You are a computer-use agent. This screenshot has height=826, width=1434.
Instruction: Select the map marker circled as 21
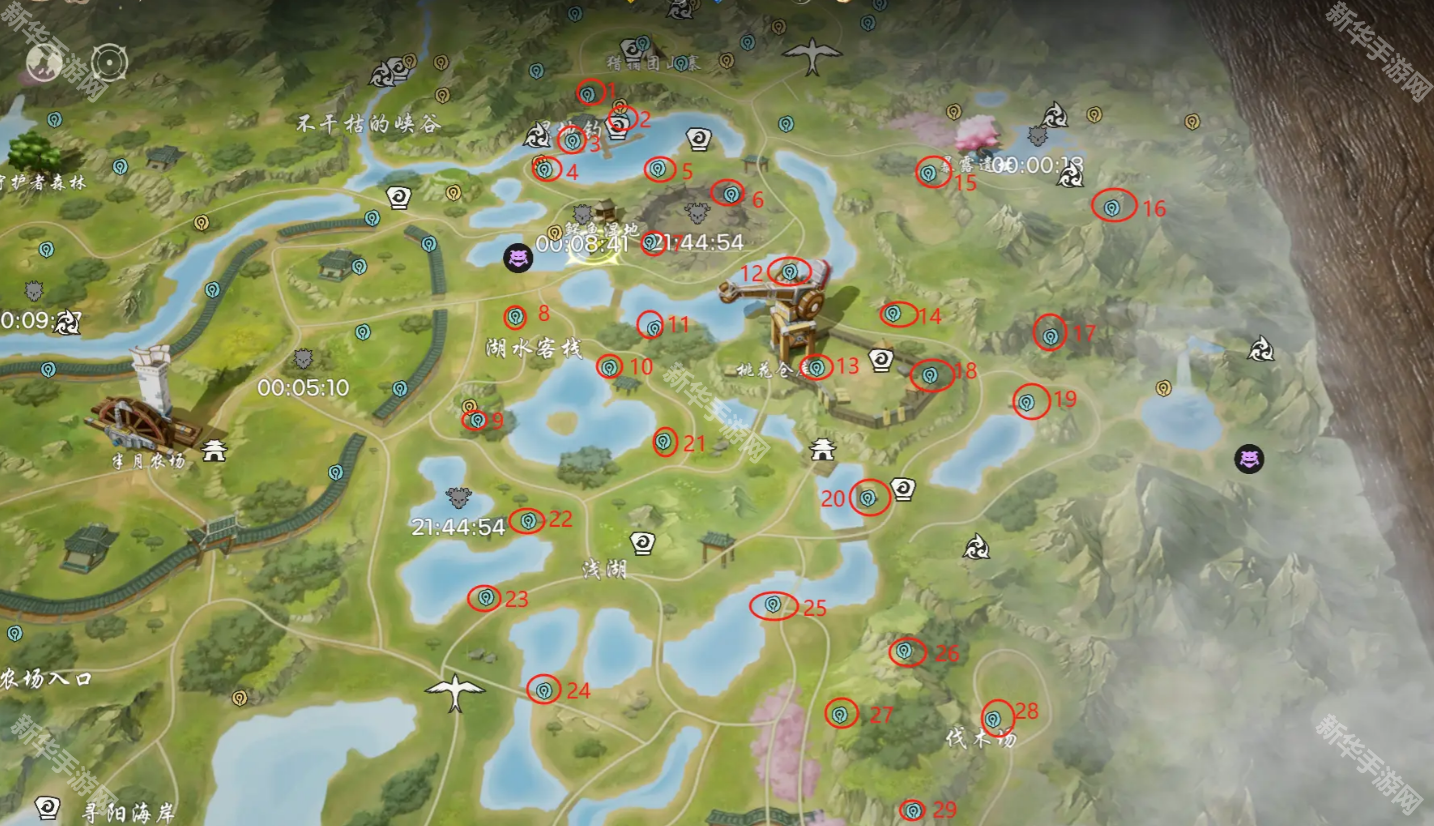tap(665, 441)
